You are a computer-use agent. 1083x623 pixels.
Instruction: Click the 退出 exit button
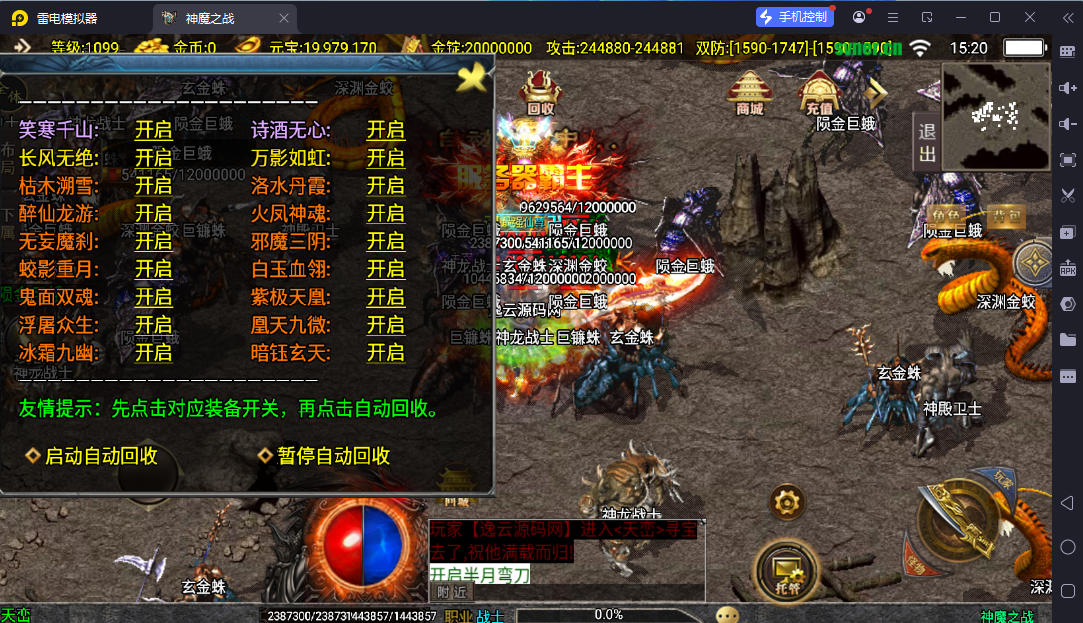(x=927, y=142)
